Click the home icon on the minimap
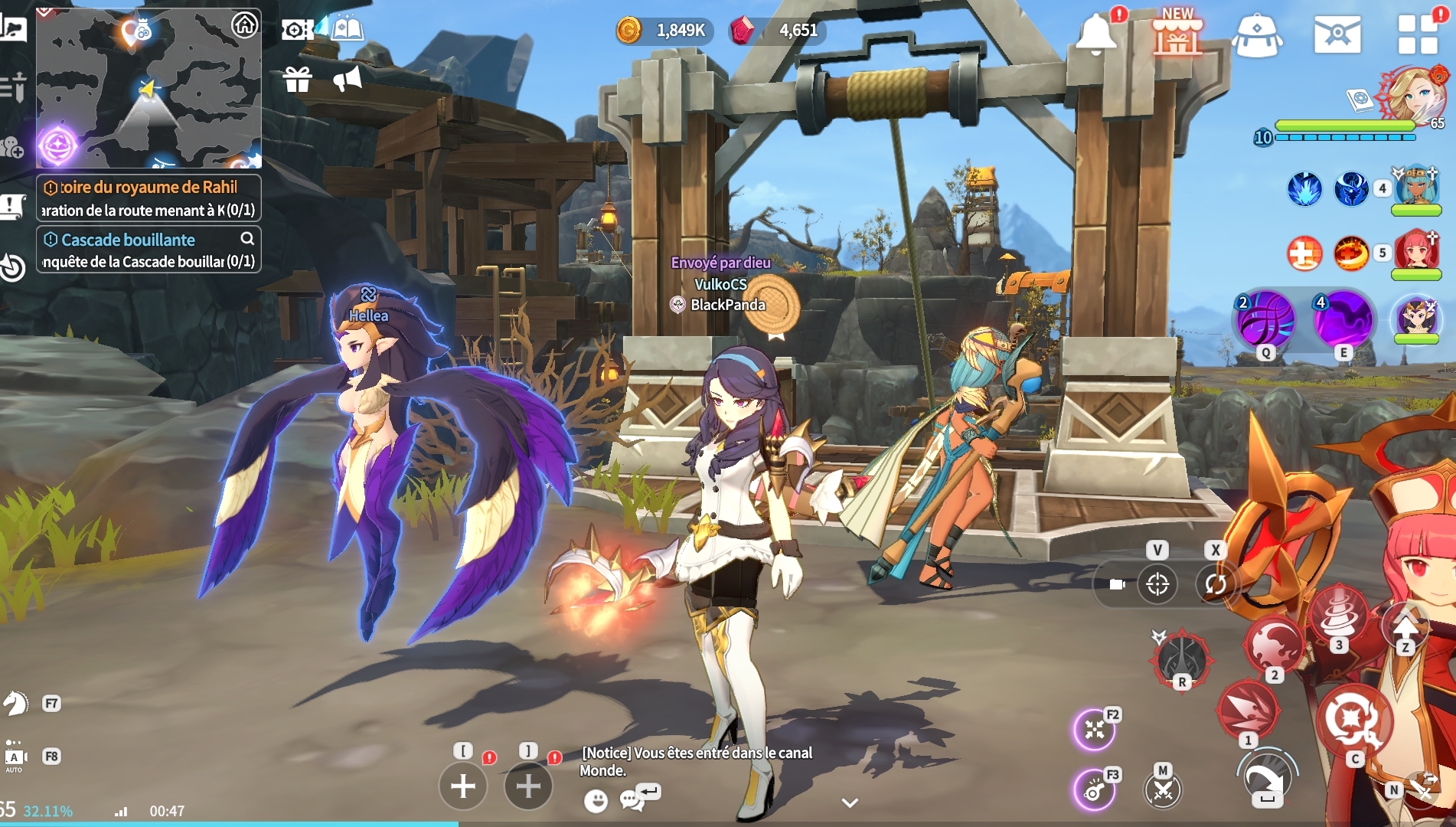The height and width of the screenshot is (827, 1456). tap(244, 25)
